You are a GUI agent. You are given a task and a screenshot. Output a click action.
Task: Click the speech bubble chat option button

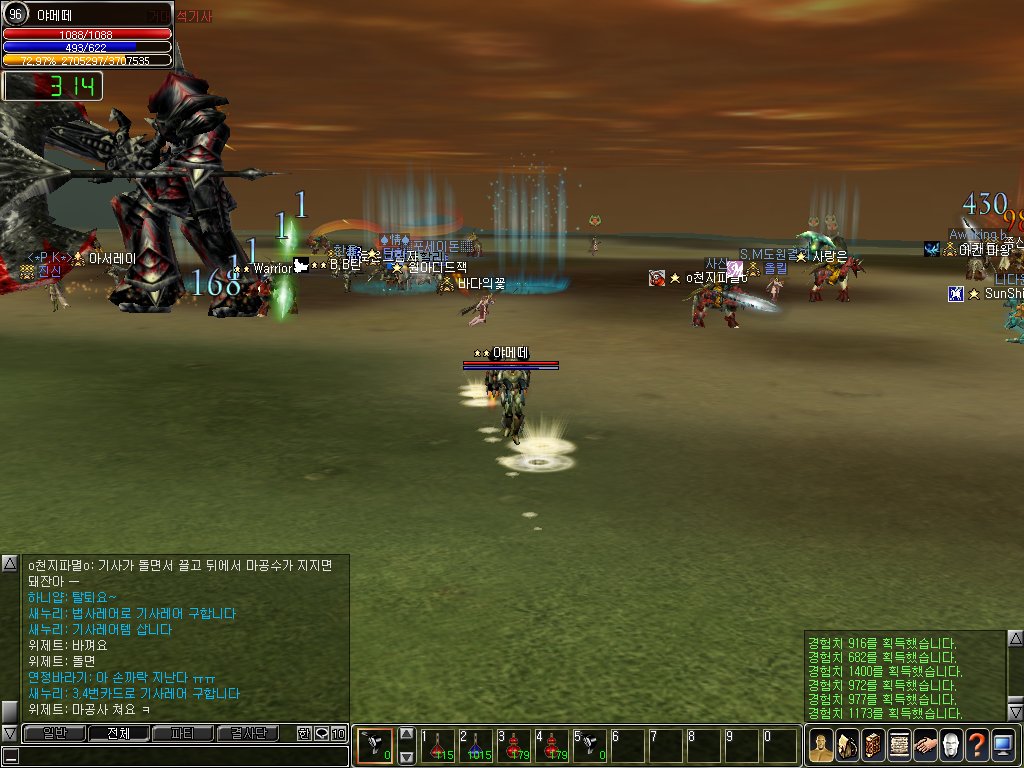pos(321,734)
